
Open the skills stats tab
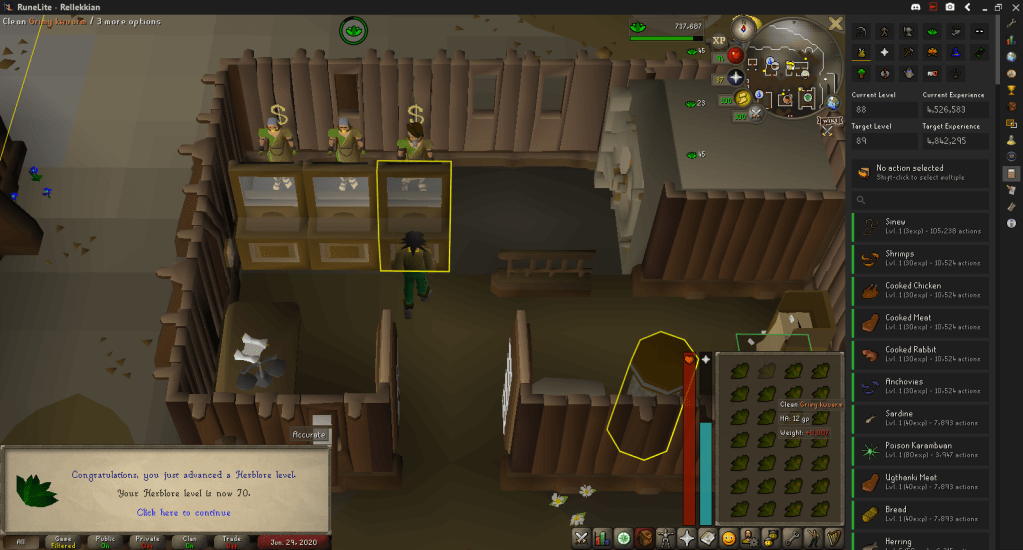coord(603,538)
